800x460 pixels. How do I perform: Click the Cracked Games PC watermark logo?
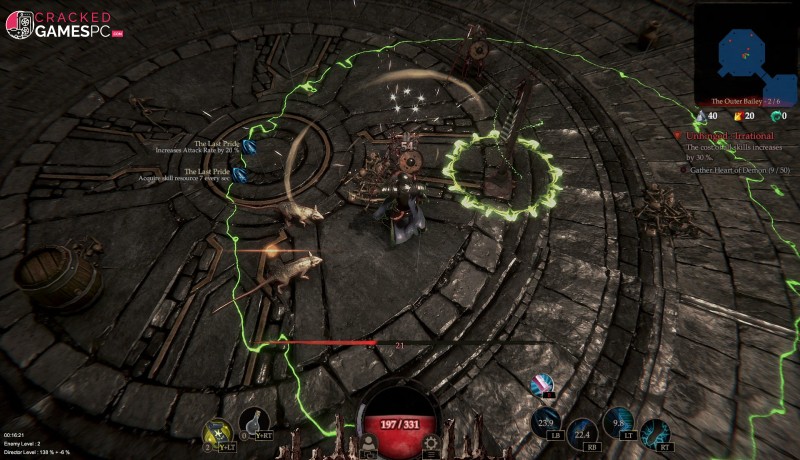click(64, 25)
